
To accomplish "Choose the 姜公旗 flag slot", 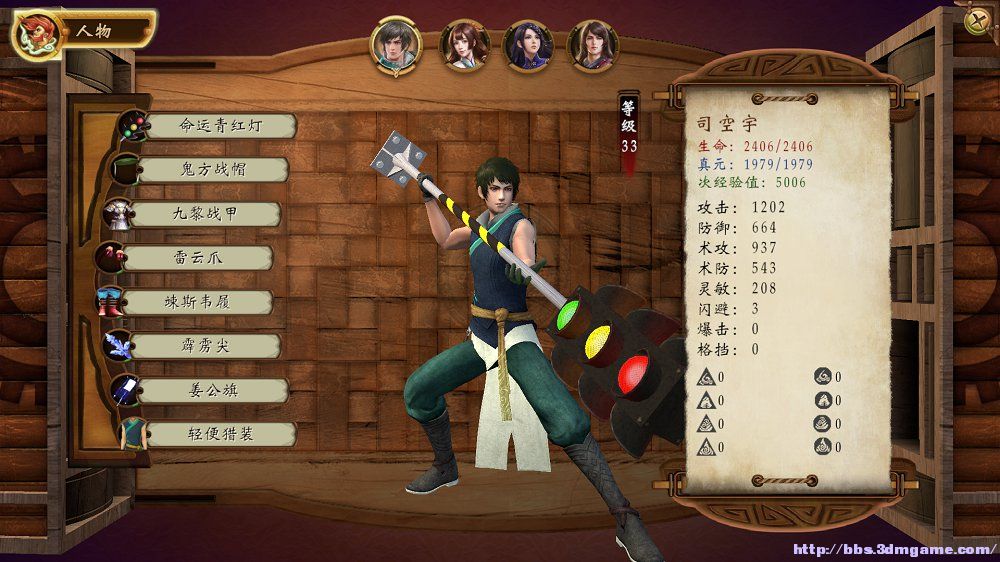I will tap(211, 390).
